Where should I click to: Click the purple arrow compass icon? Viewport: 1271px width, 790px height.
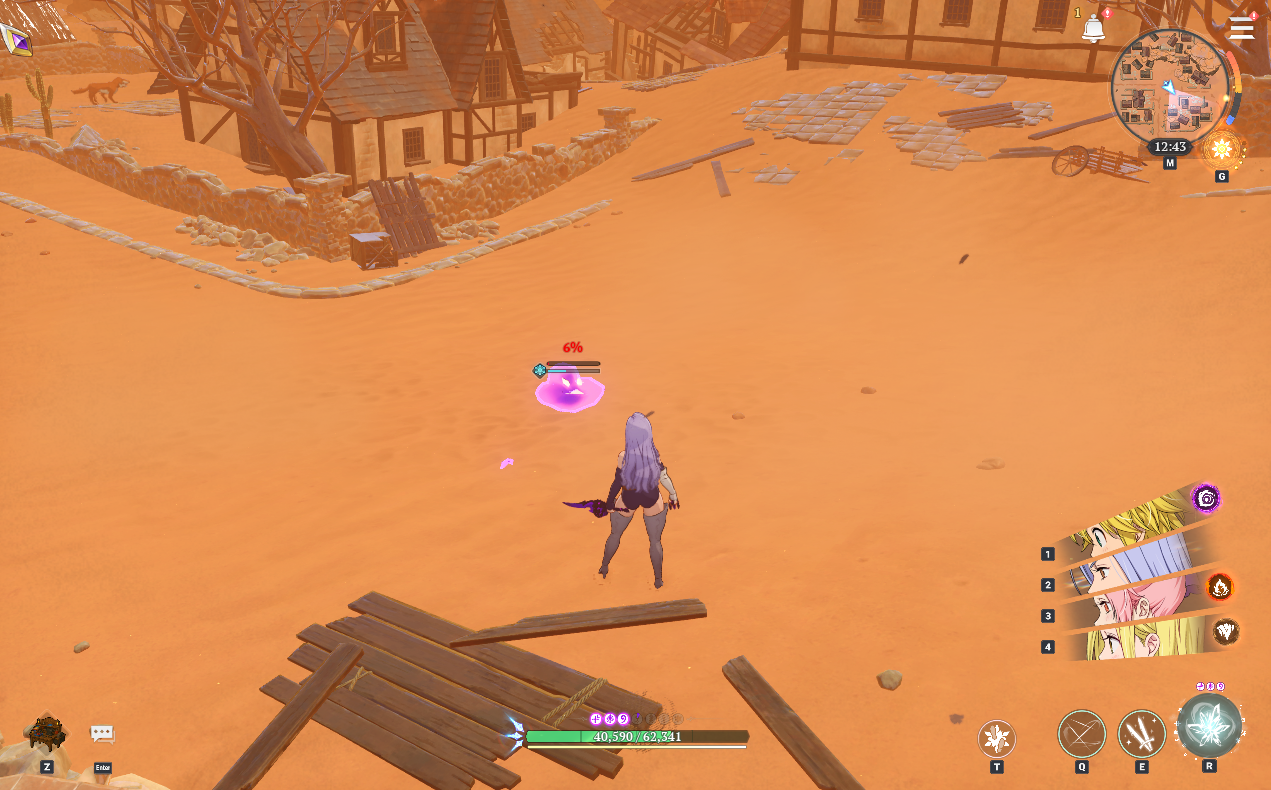(15, 40)
